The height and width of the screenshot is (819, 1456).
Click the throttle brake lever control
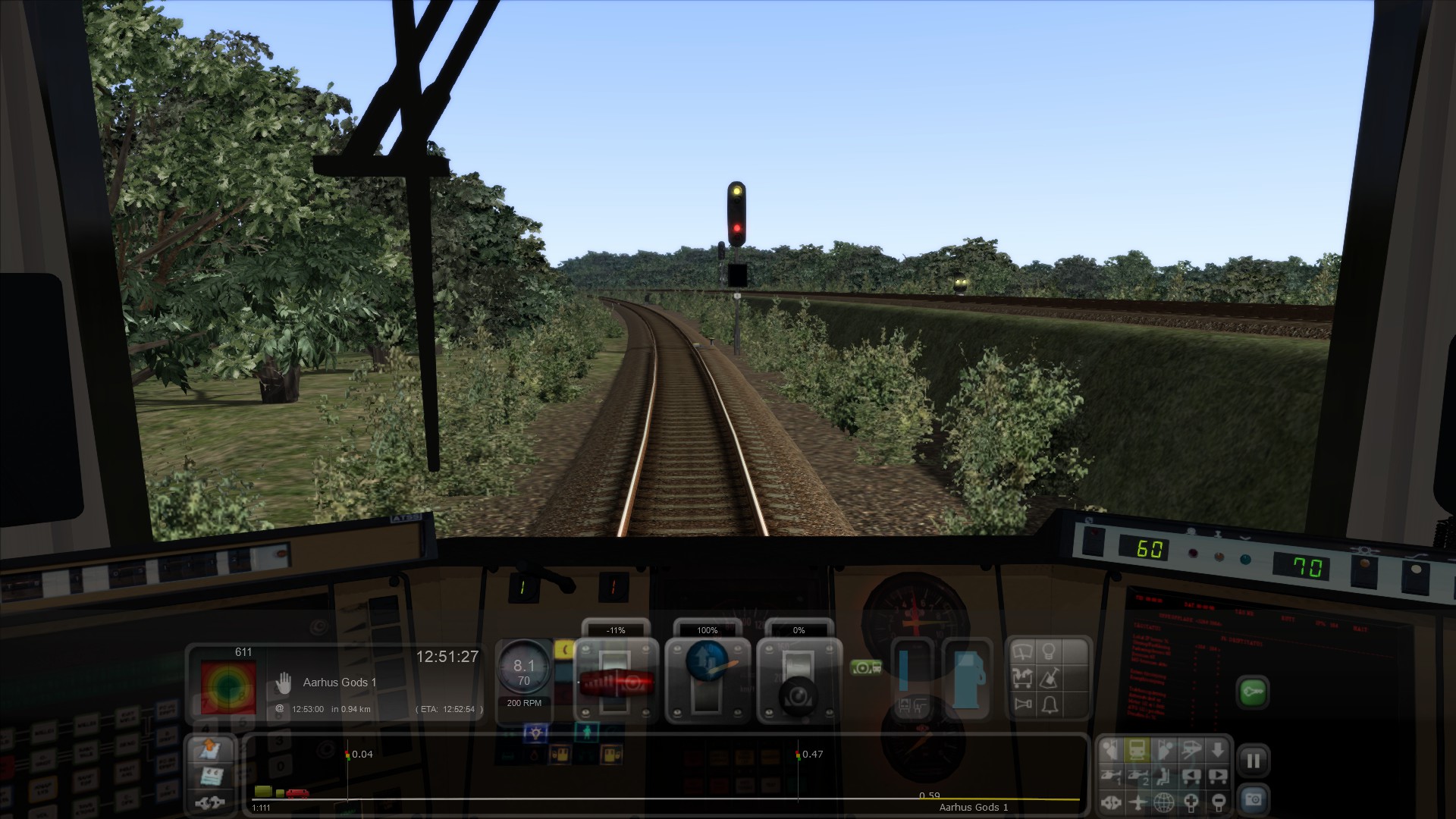click(x=616, y=682)
